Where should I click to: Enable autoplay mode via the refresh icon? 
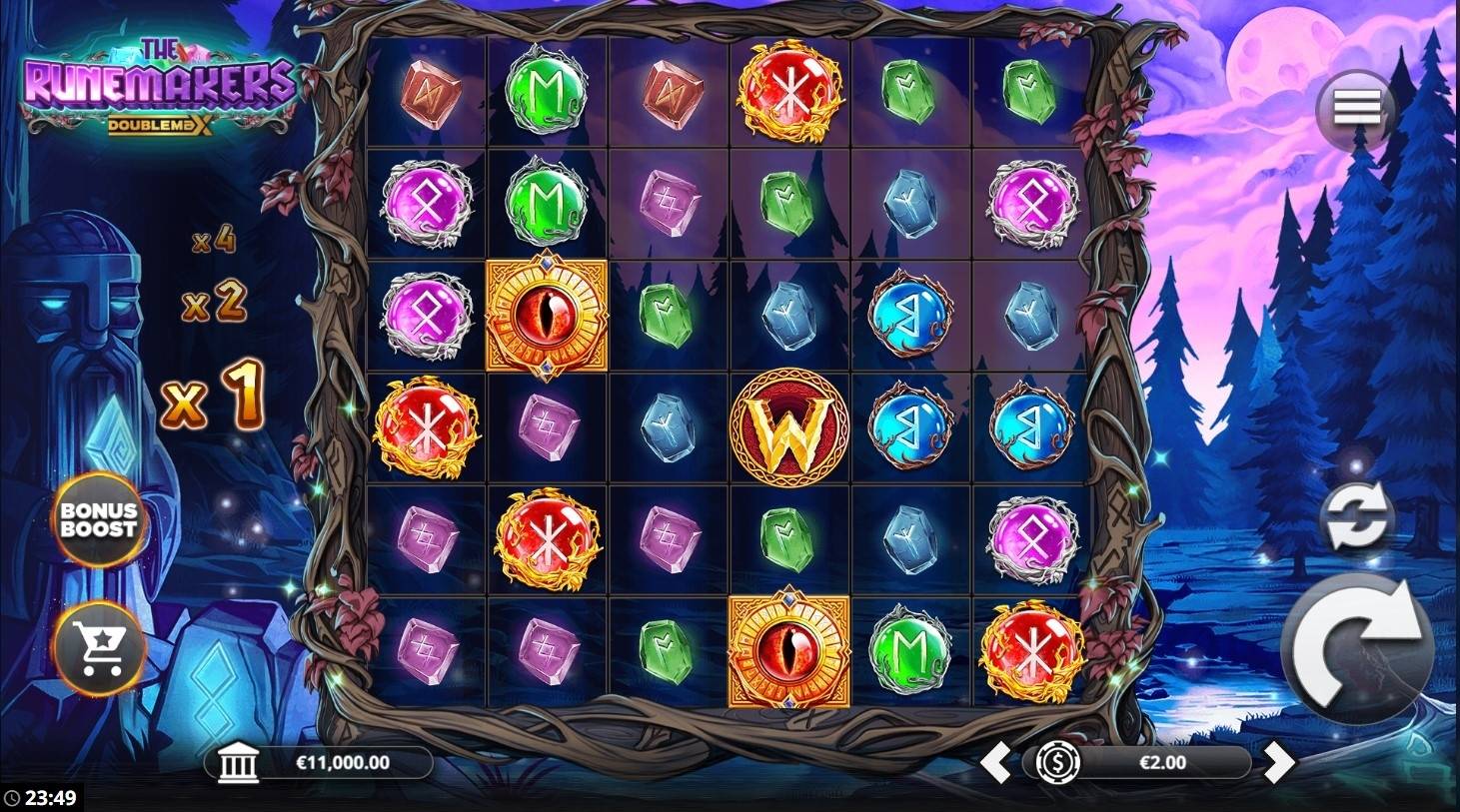(1357, 515)
